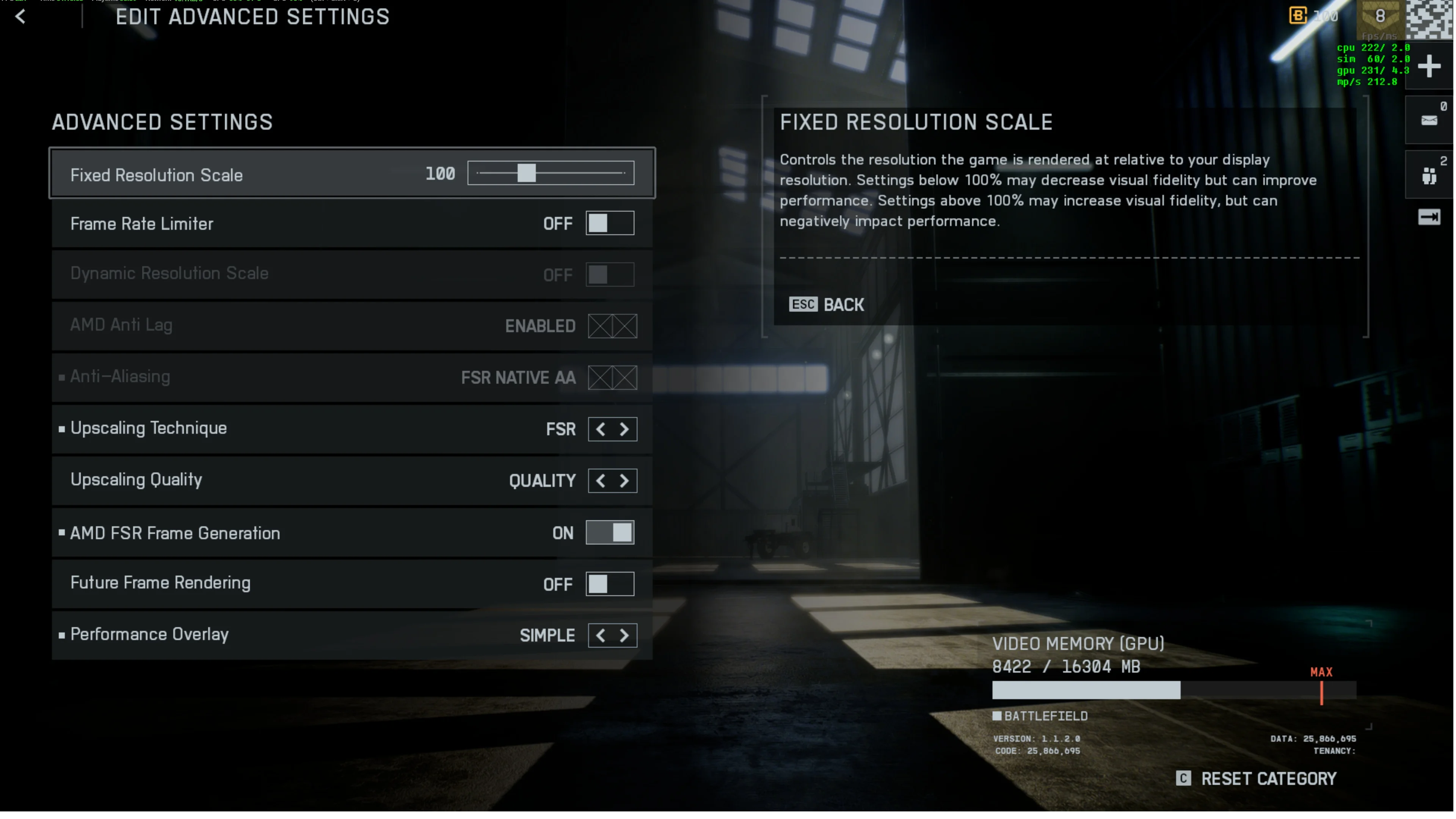Open the plus icon in right sidebar
This screenshot has width=1456, height=819.
(x=1429, y=67)
